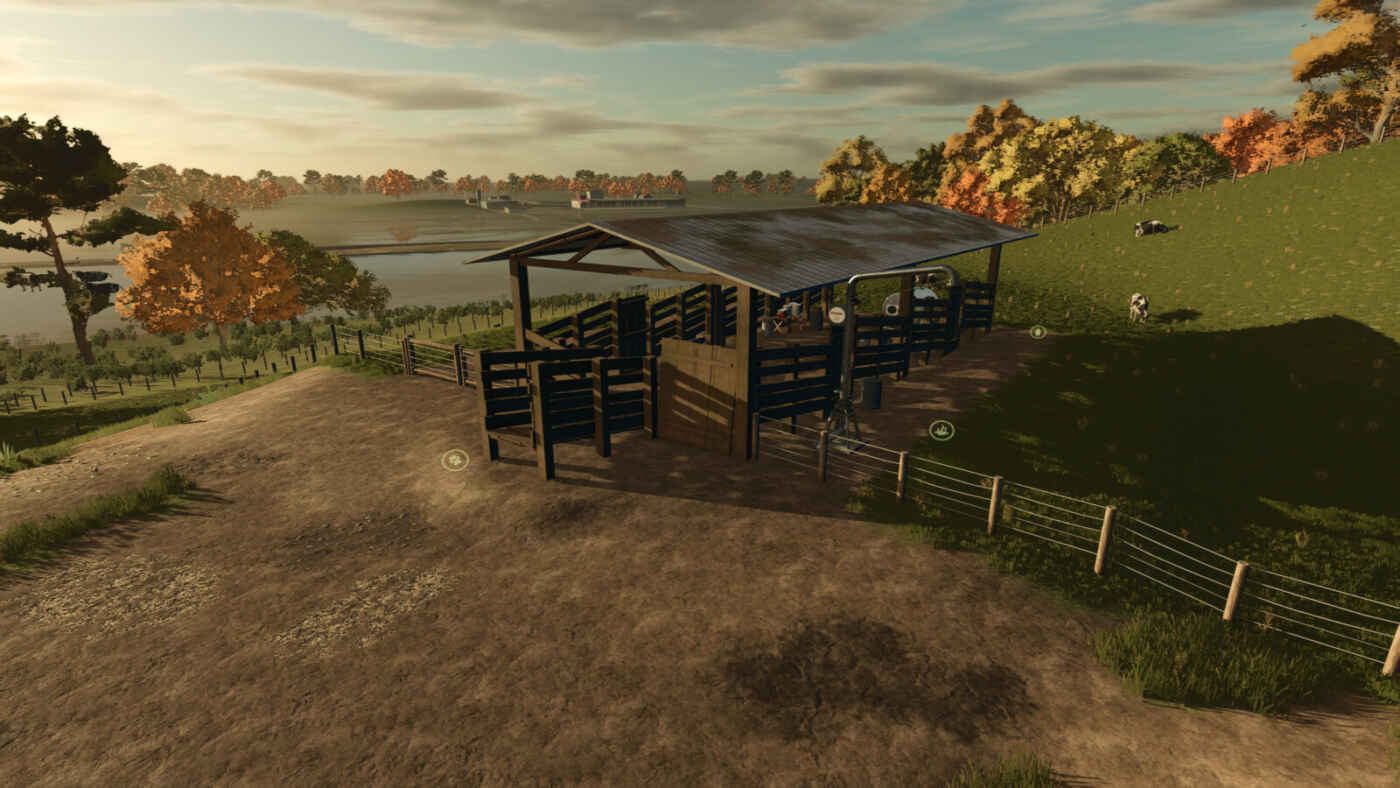
Task: Click the circular marker behind the cow shed
Action: coord(1038,331)
